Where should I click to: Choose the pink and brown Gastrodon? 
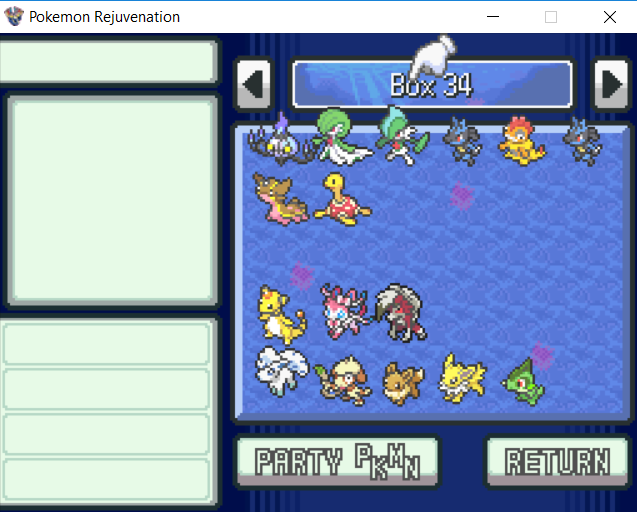(x=278, y=196)
